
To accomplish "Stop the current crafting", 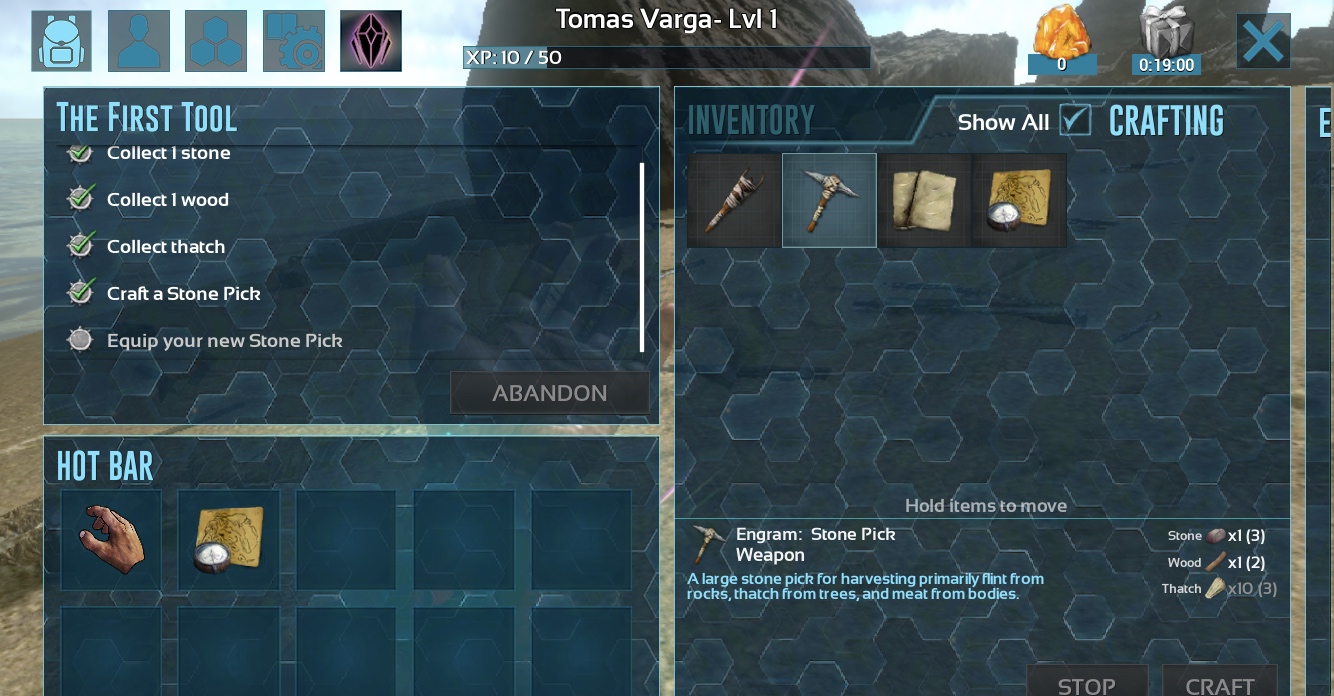I will [x=1087, y=685].
